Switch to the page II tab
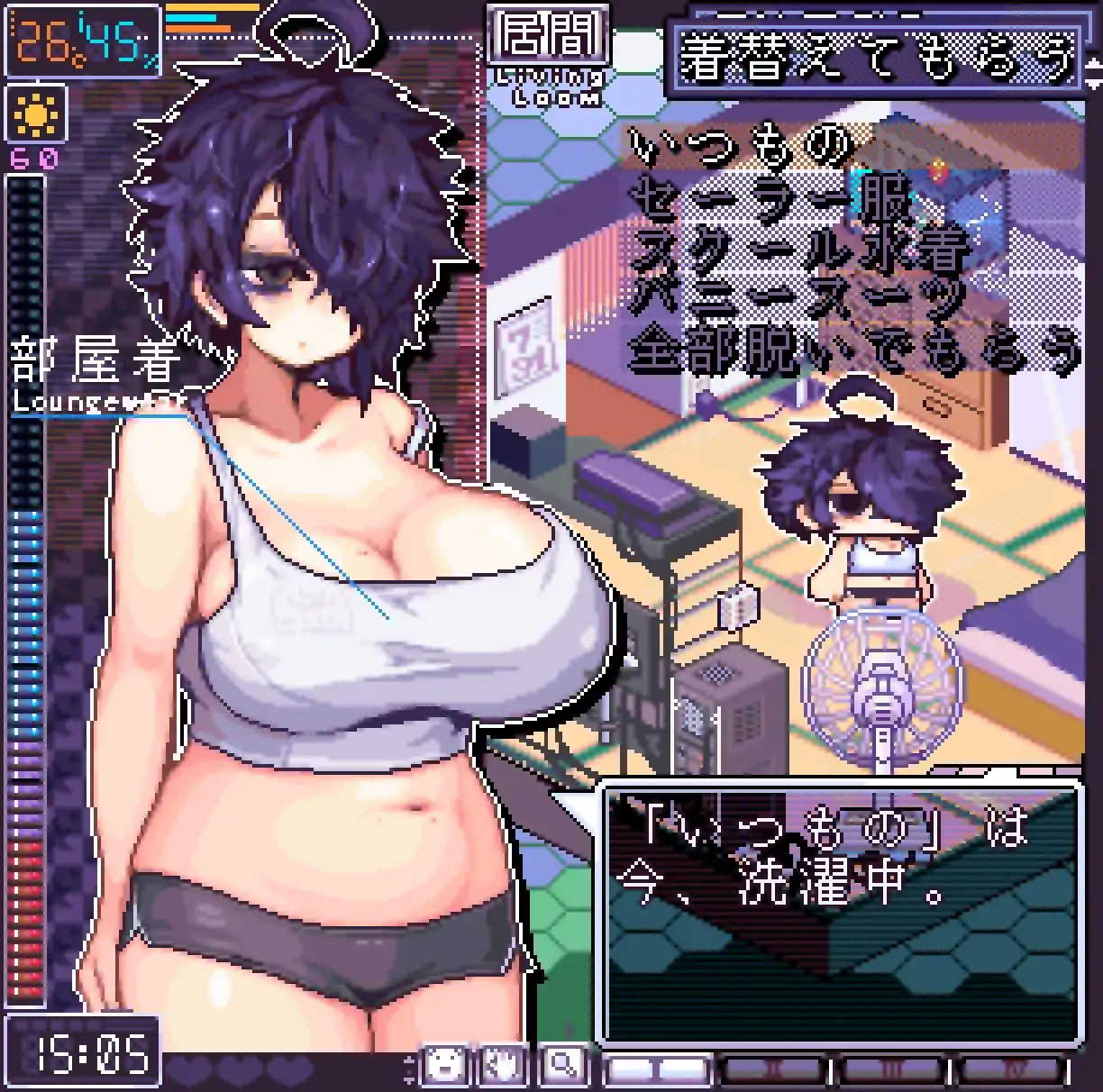This screenshot has height=1092, width=1103. tap(774, 1069)
